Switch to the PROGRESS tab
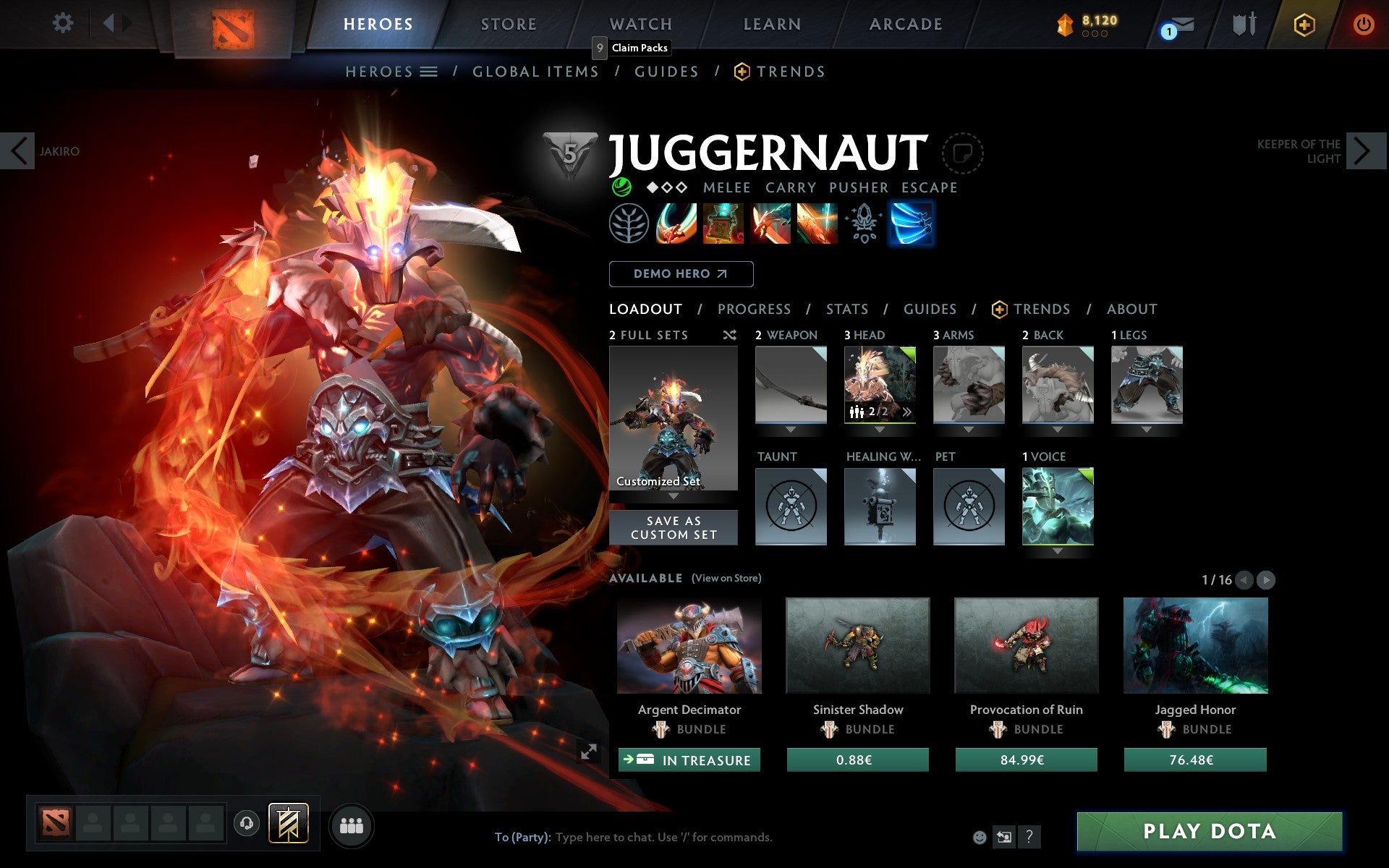 tap(754, 309)
